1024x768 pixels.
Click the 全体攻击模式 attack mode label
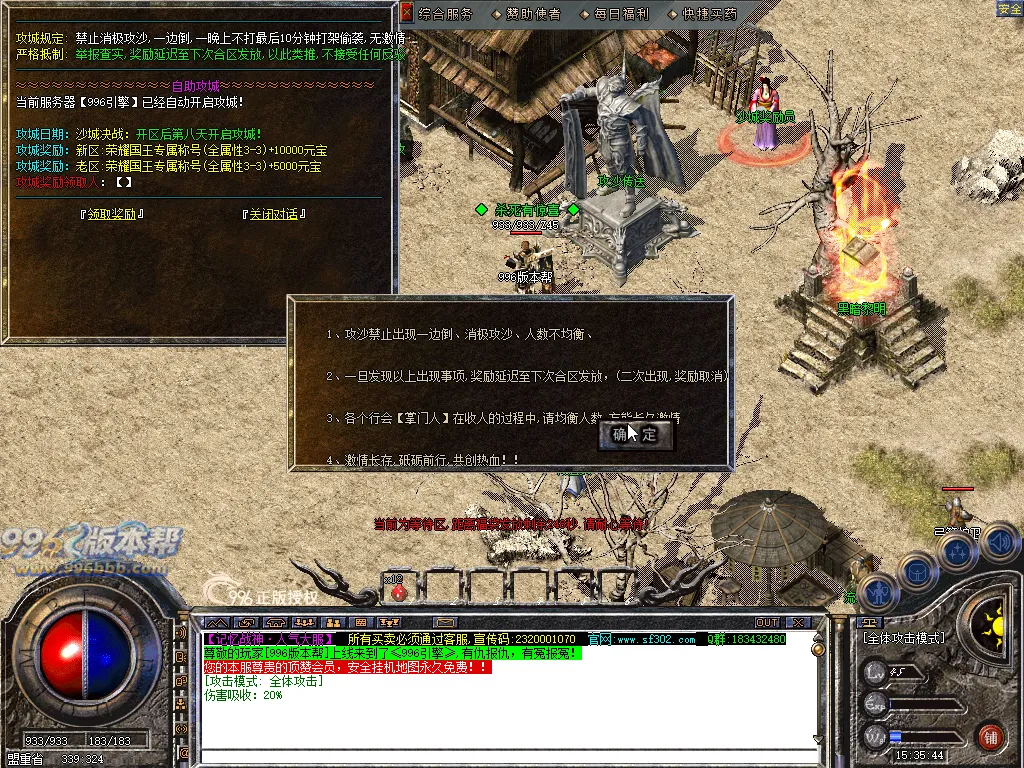[903, 638]
